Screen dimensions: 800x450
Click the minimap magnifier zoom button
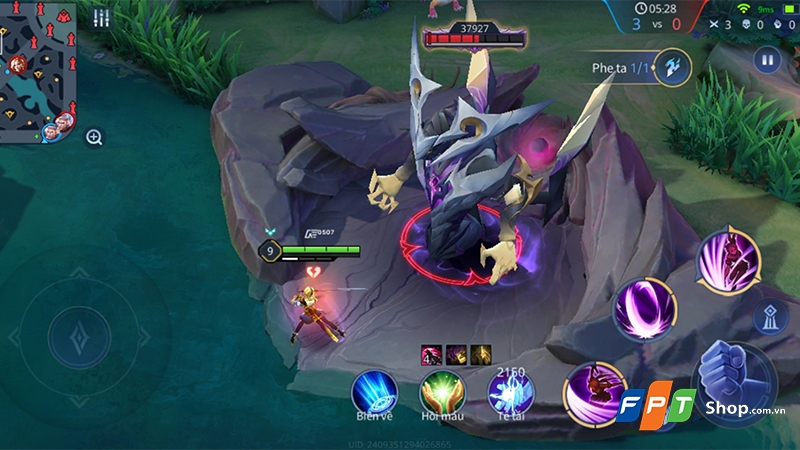pyautogui.click(x=94, y=138)
